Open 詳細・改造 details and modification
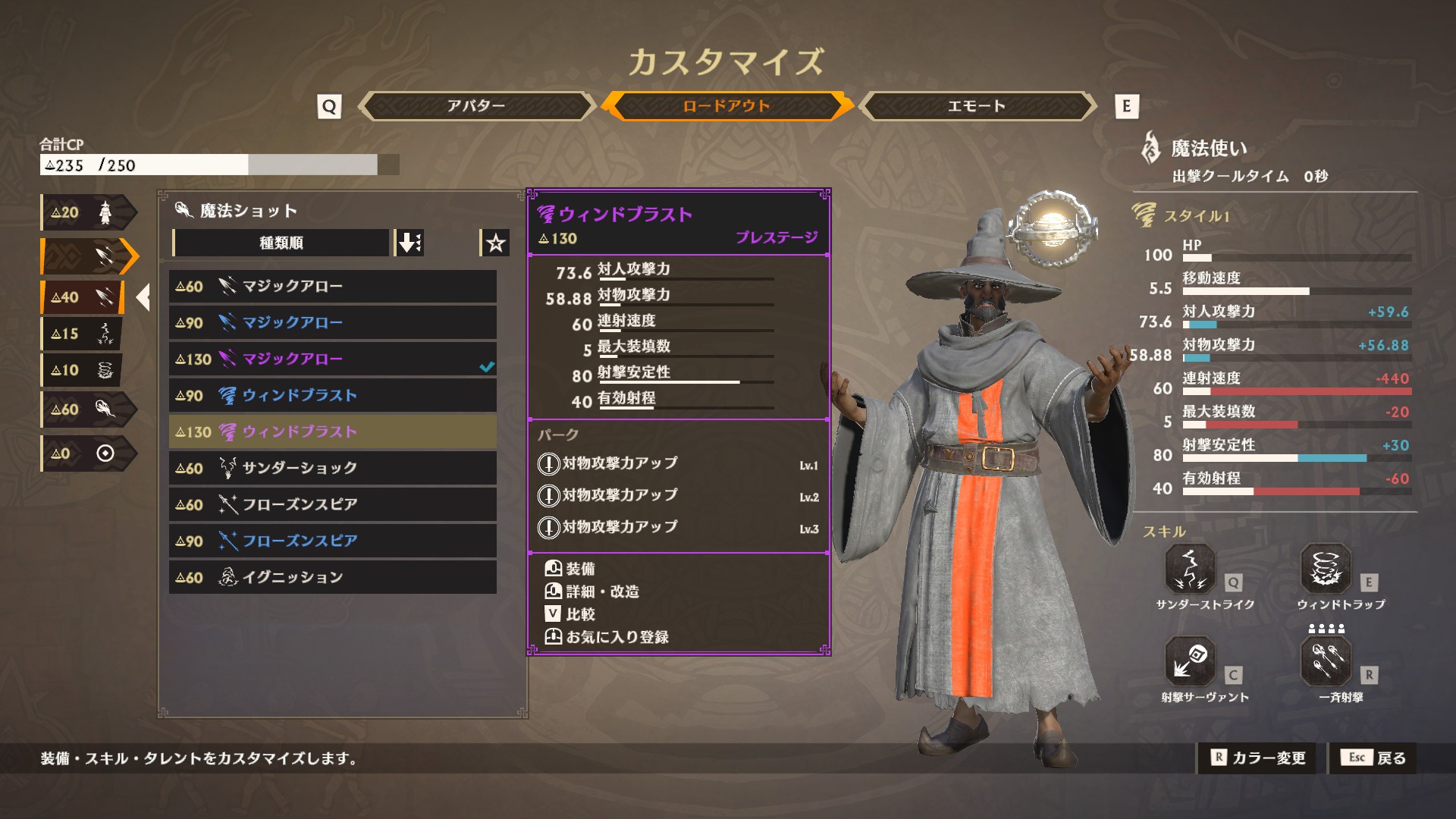 pos(601,591)
